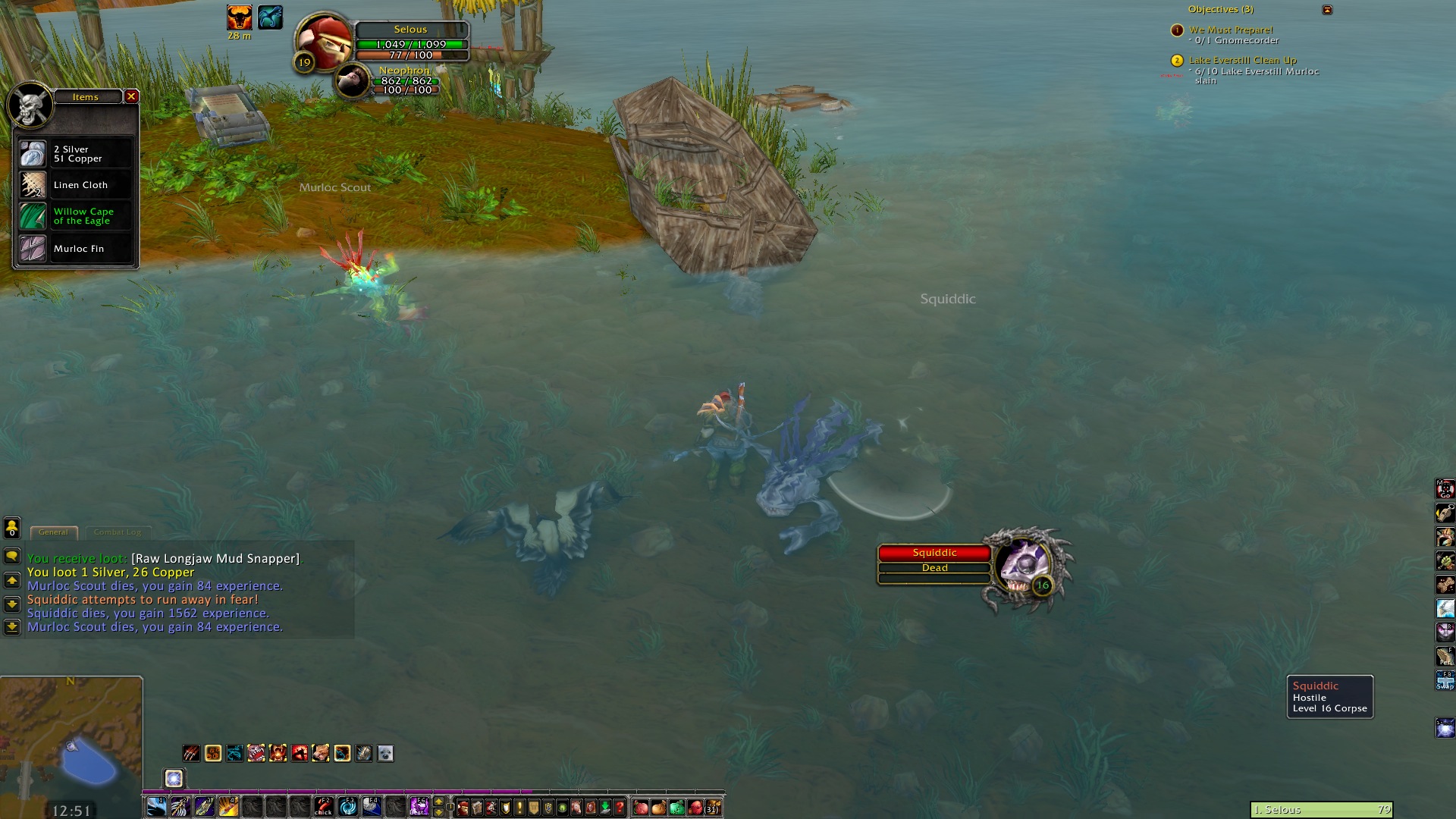Pick up the Murloc Fin

click(75, 249)
